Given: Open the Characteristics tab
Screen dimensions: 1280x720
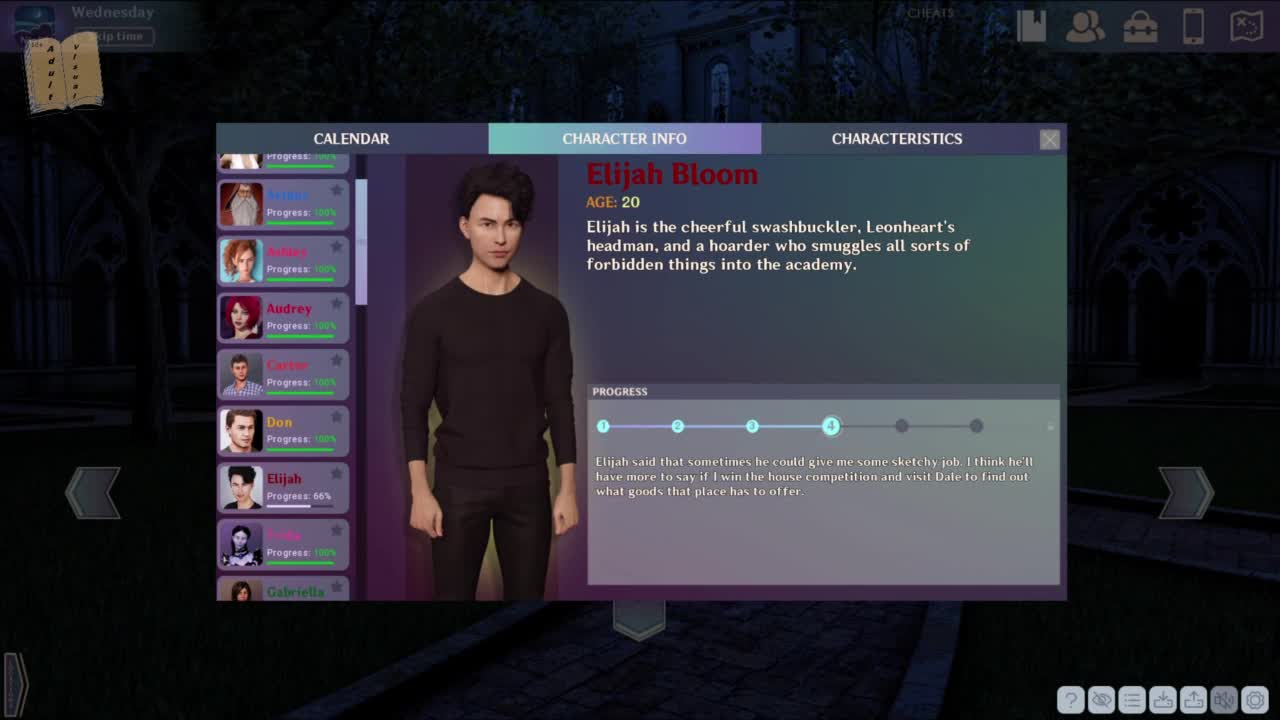Looking at the screenshot, I should coord(896,139).
